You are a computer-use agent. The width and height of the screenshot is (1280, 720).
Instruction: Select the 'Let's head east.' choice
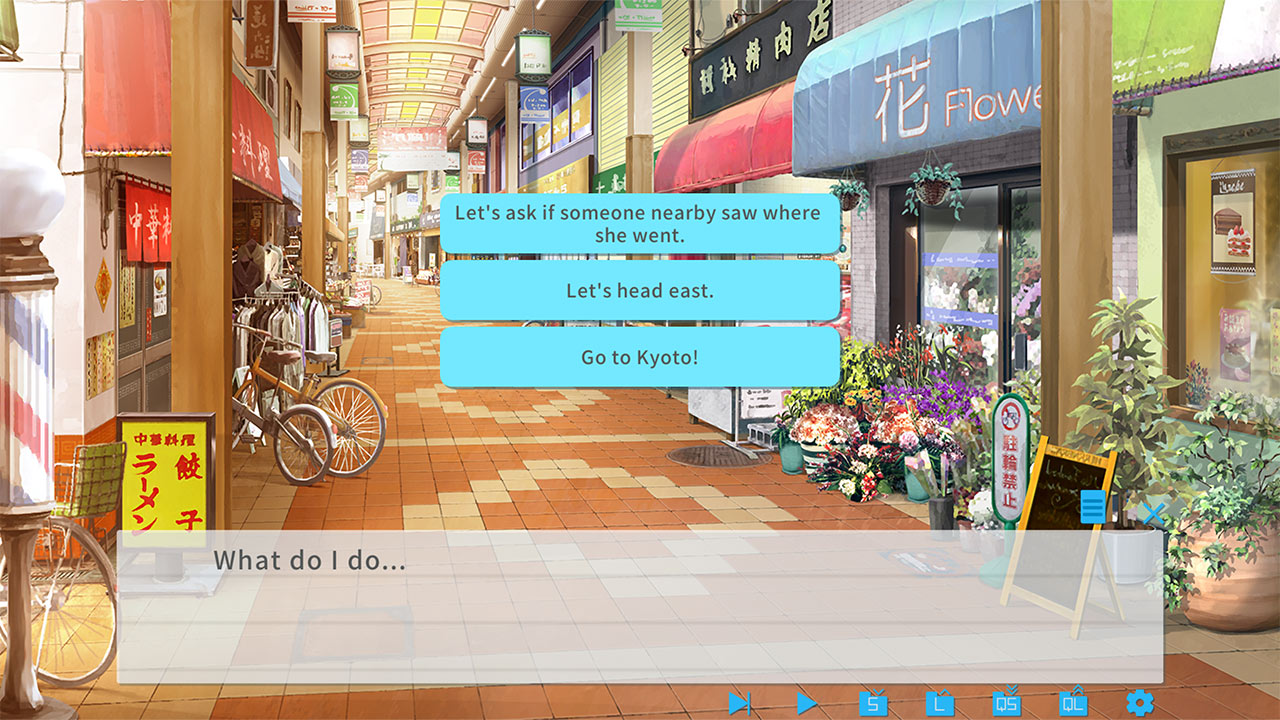tap(638, 291)
